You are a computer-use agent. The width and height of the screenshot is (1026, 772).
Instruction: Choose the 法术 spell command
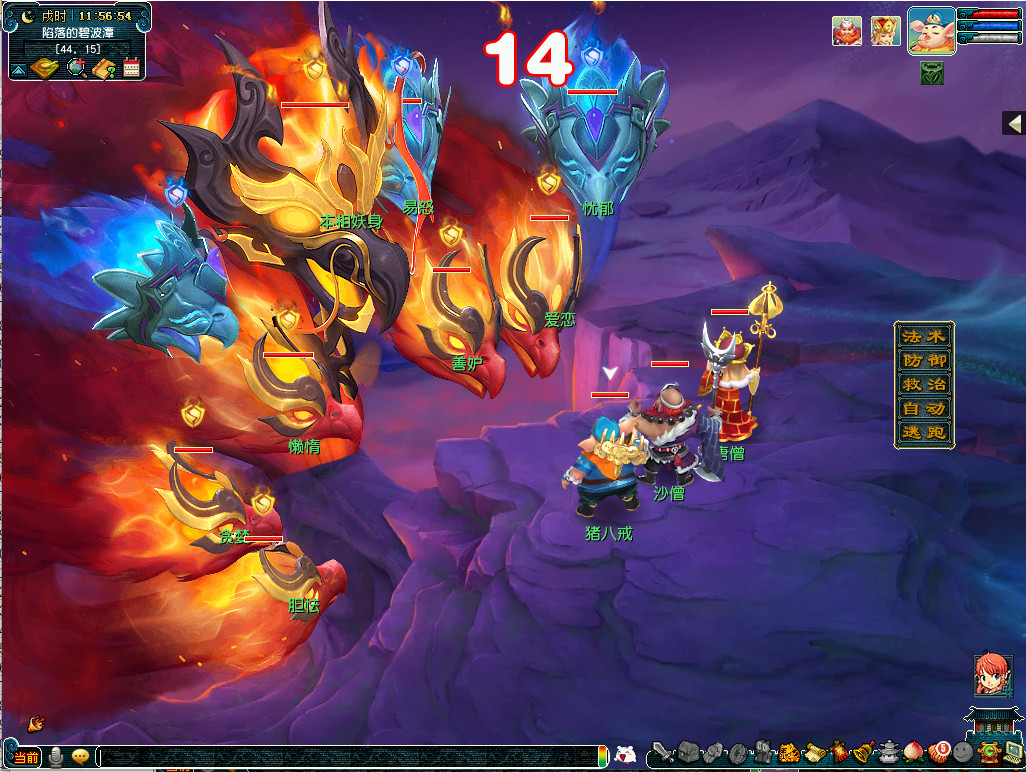point(923,335)
